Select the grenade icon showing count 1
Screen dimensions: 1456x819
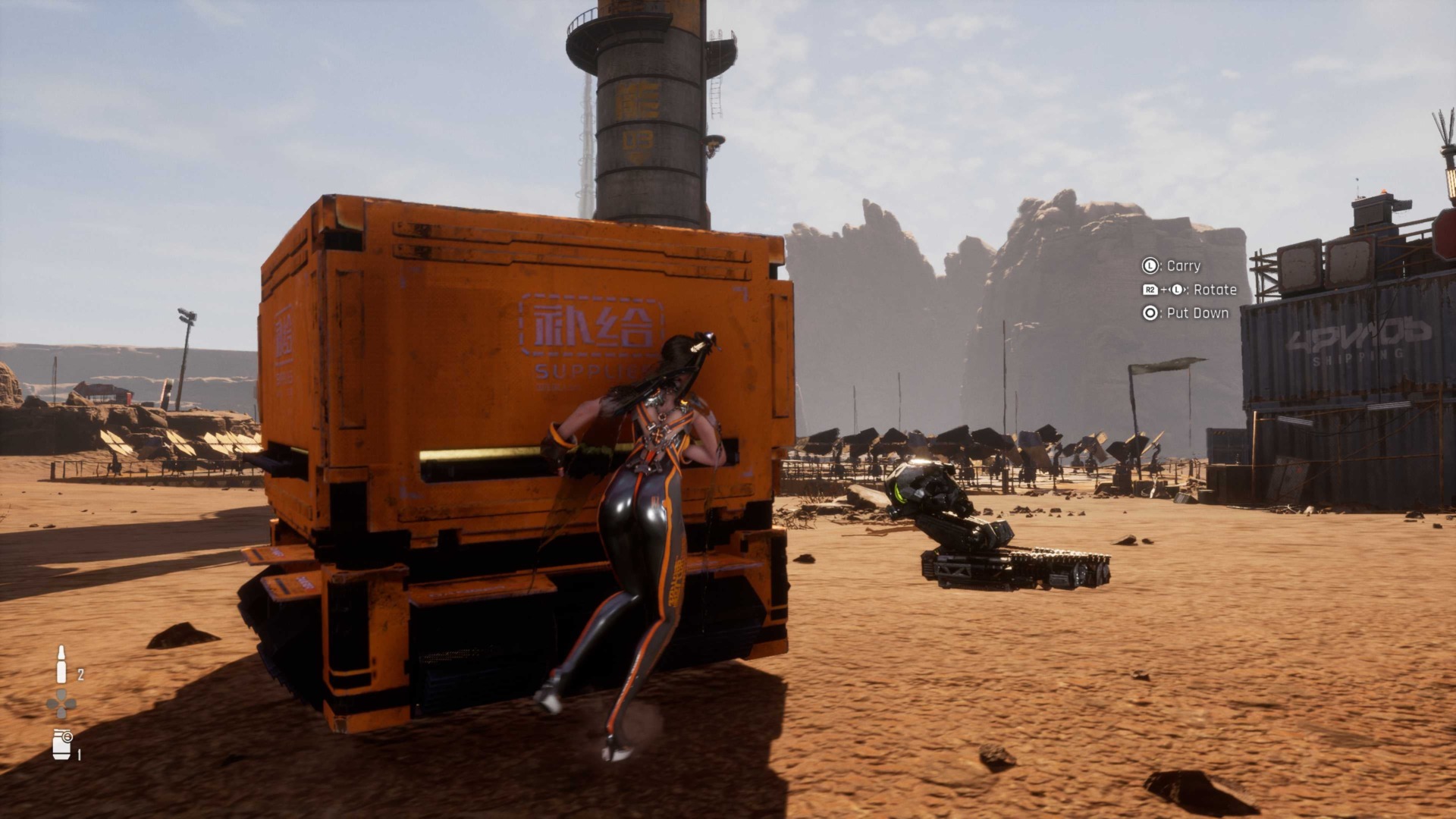[61, 743]
